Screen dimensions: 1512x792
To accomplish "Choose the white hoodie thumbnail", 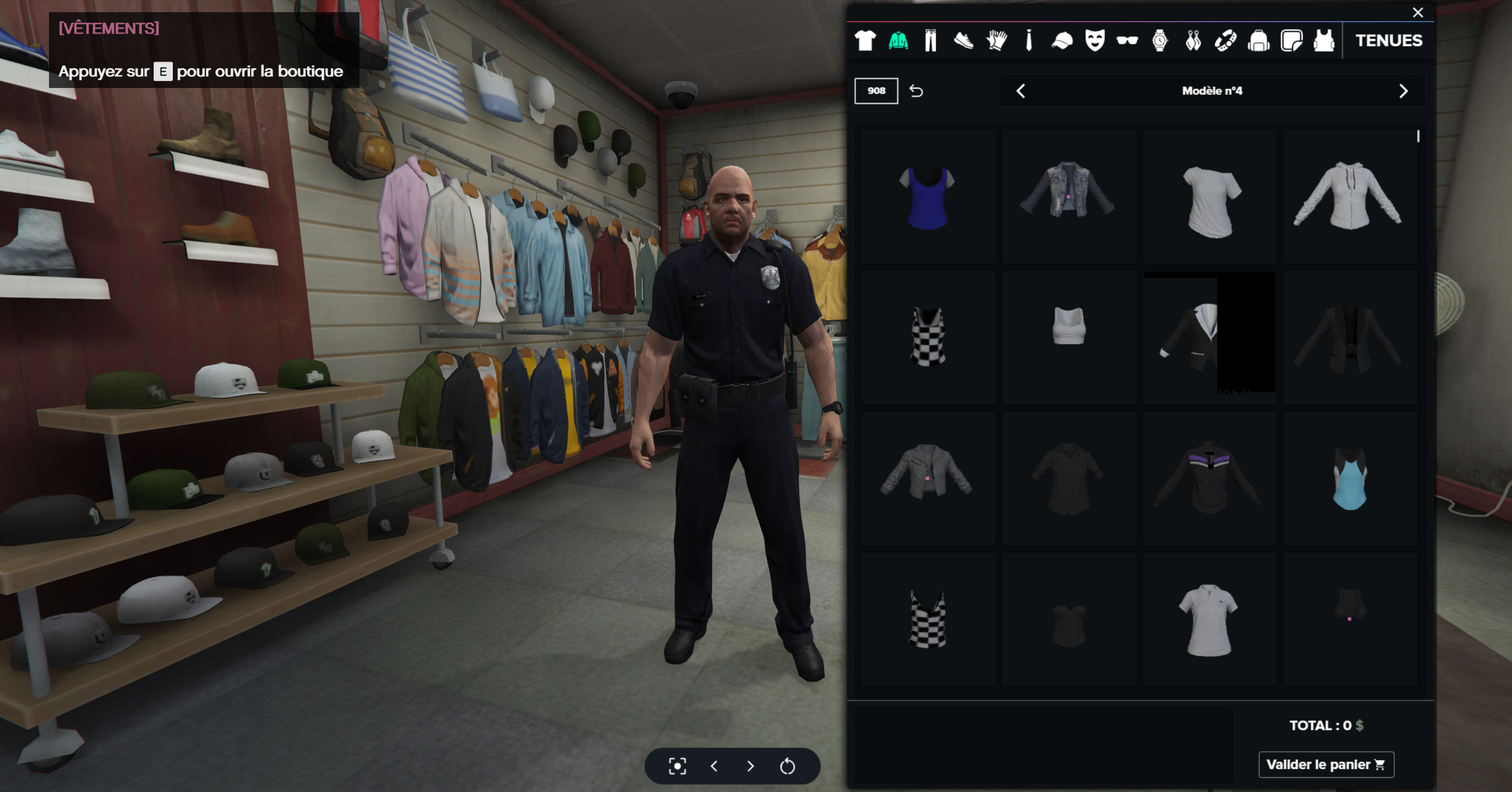I will tap(1350, 197).
